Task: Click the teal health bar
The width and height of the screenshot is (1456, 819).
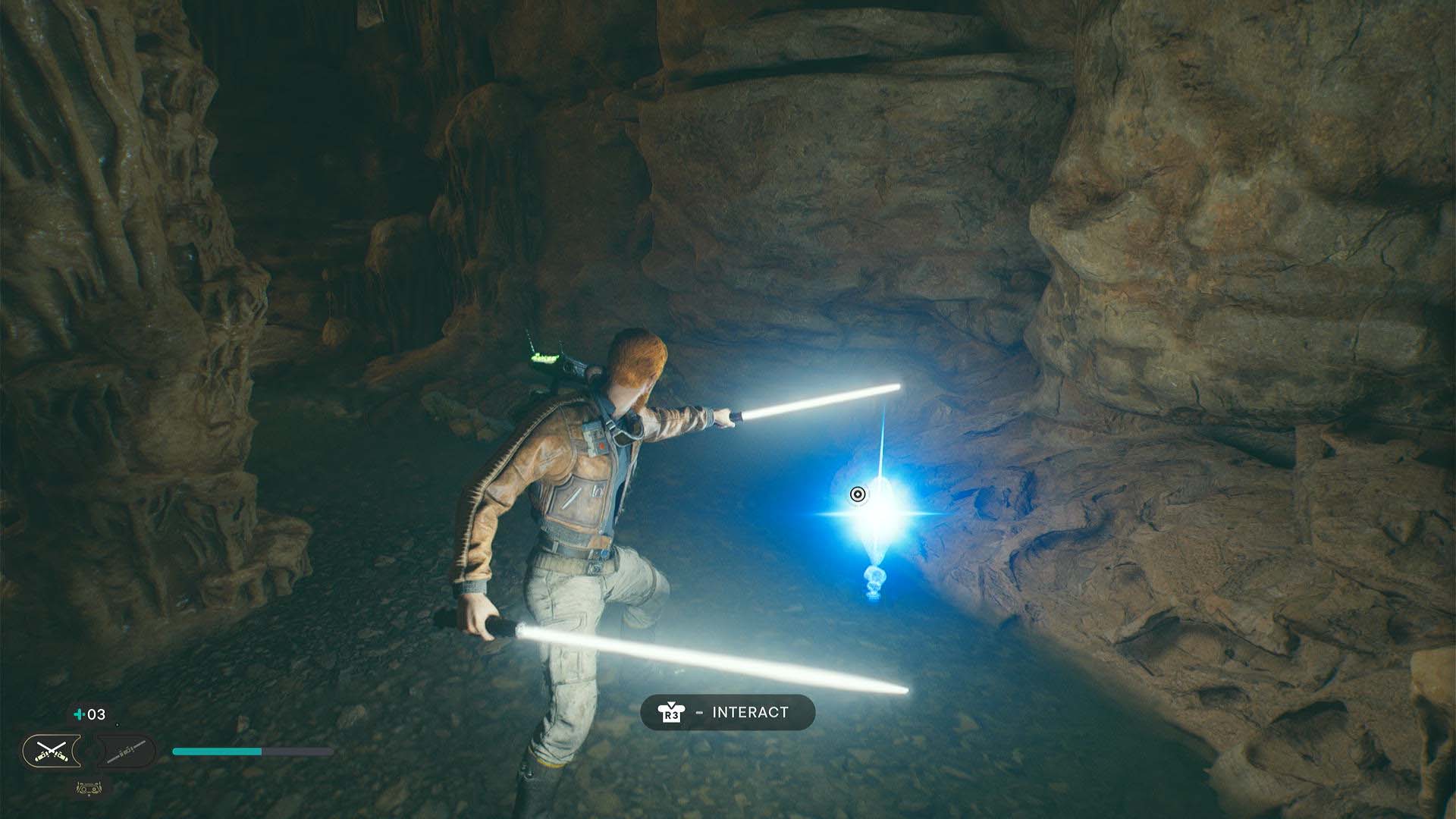Action: (216, 752)
